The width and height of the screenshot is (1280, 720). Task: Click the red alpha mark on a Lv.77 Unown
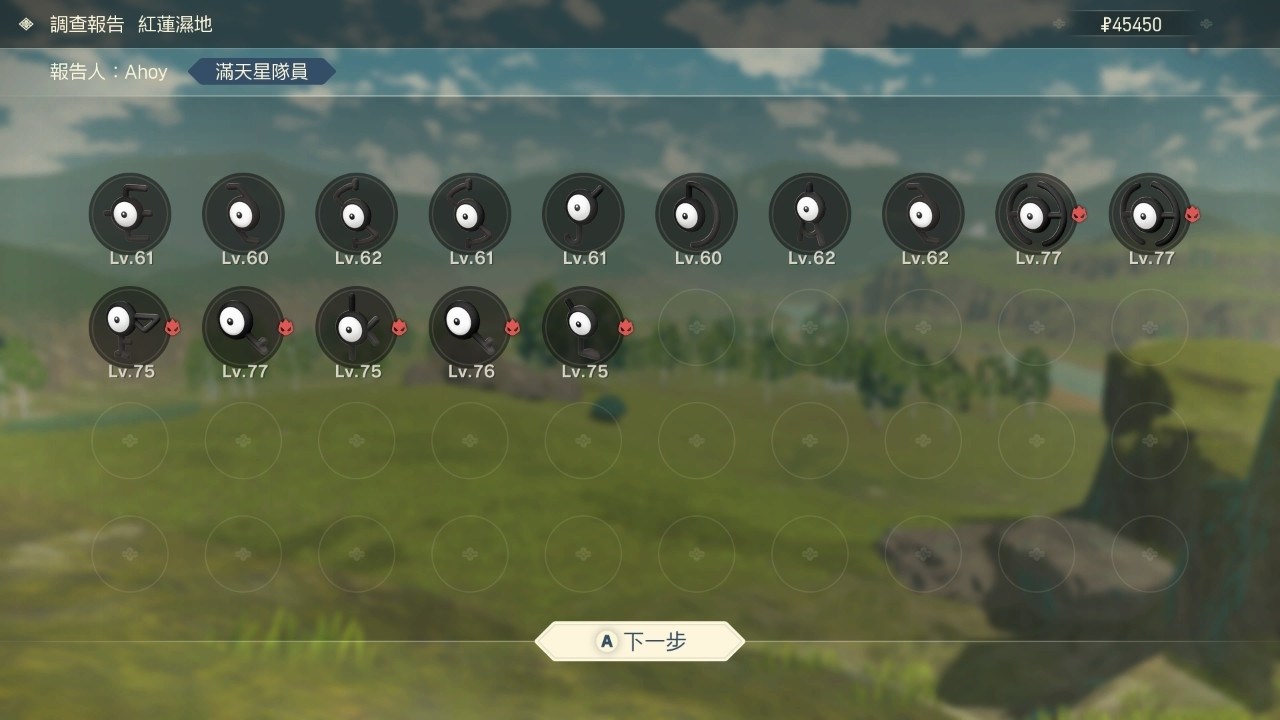[x=1079, y=215]
